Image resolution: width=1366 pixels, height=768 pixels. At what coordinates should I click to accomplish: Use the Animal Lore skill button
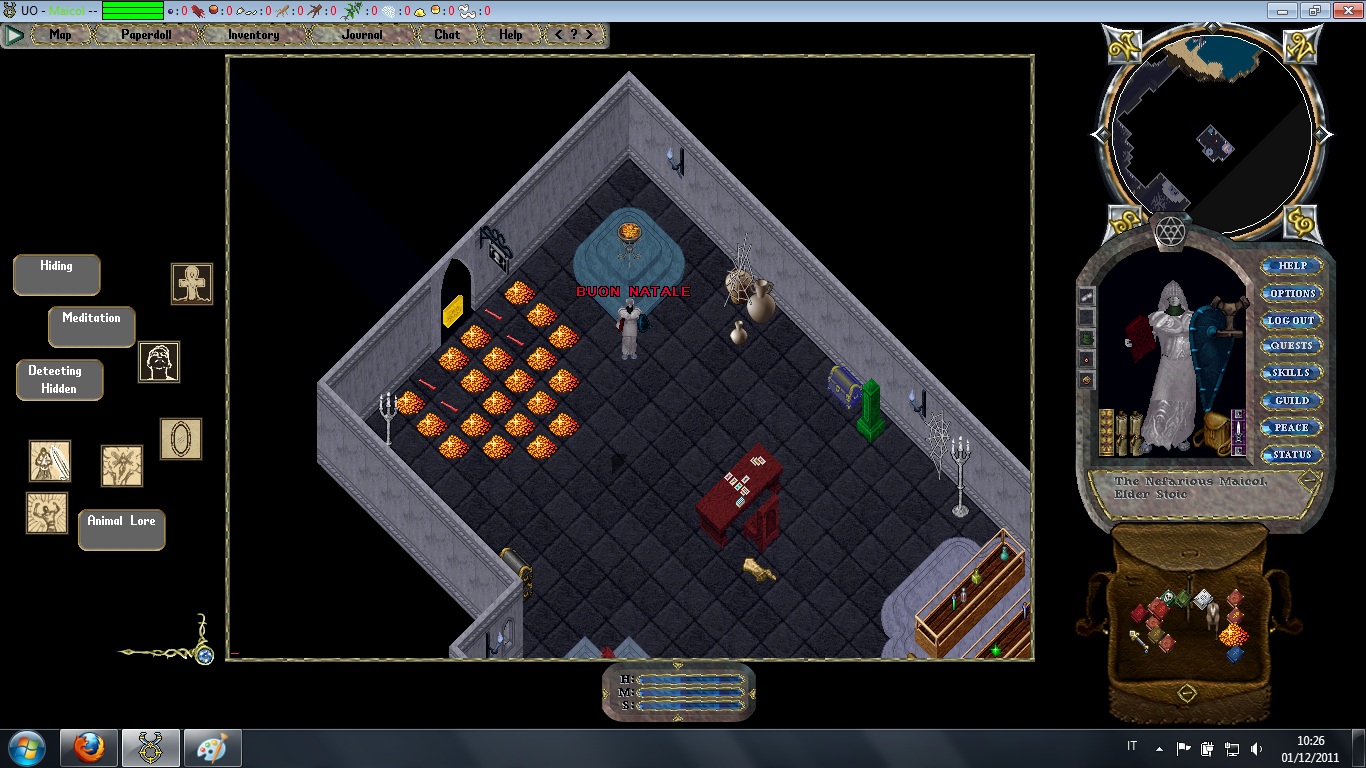(121, 529)
